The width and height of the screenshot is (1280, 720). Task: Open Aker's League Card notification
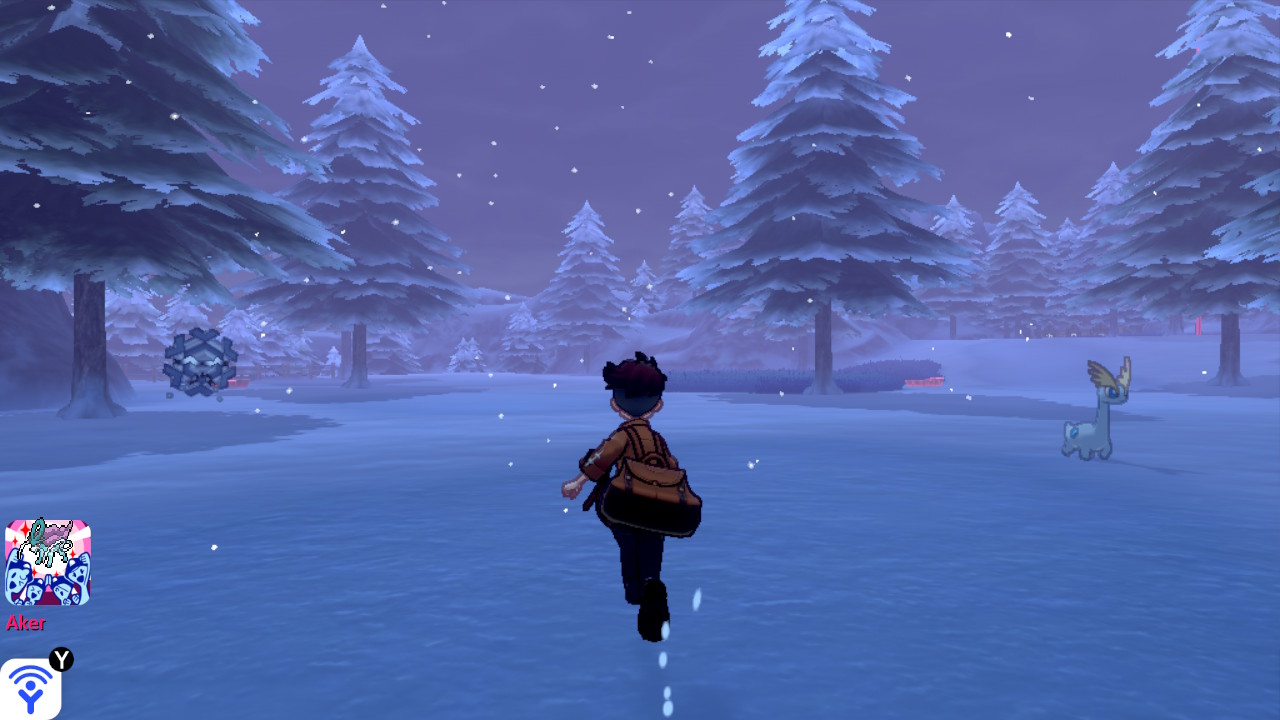[x=47, y=560]
